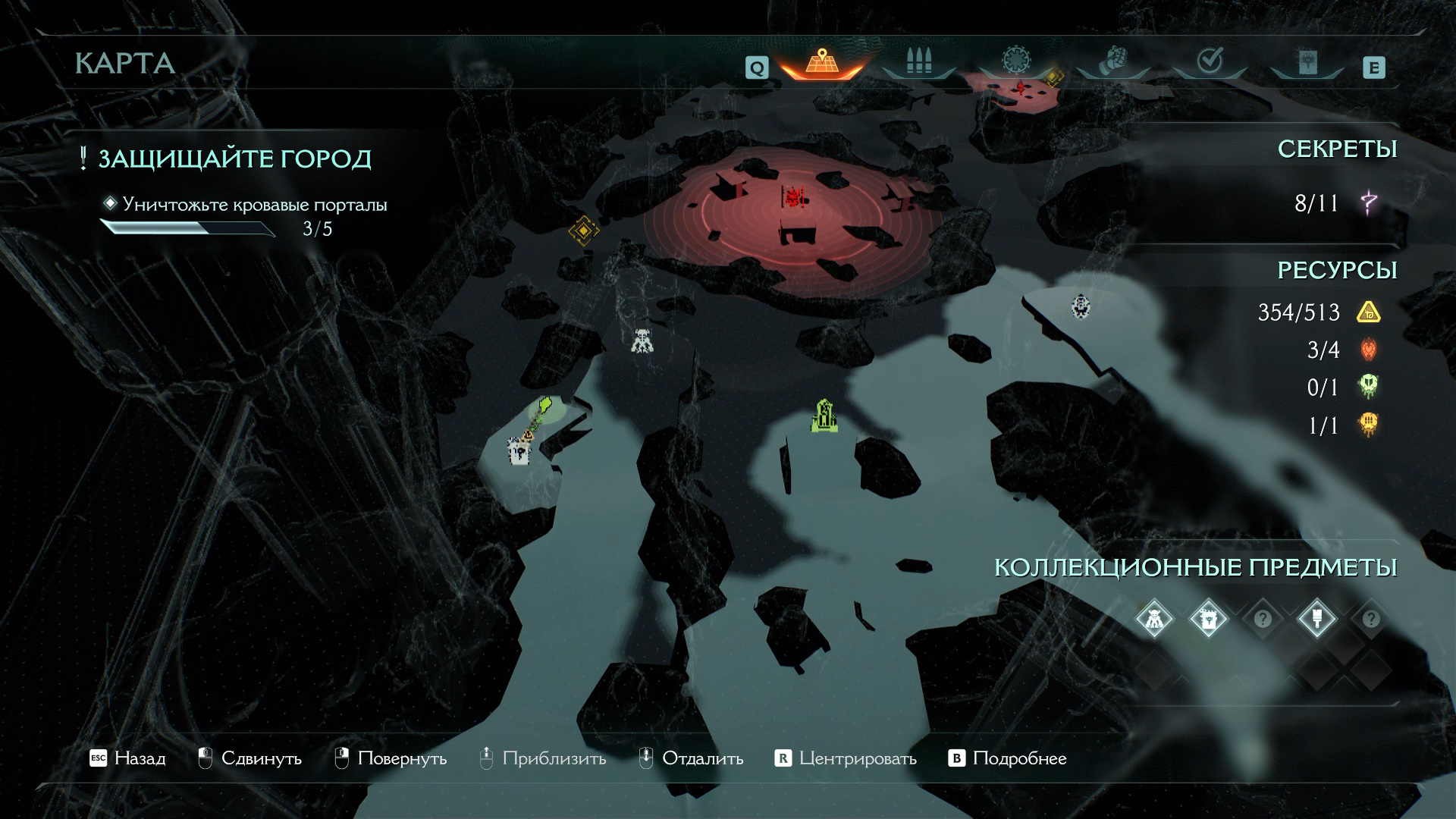
Task: Select the demon toy collectible icon
Action: tap(1154, 619)
